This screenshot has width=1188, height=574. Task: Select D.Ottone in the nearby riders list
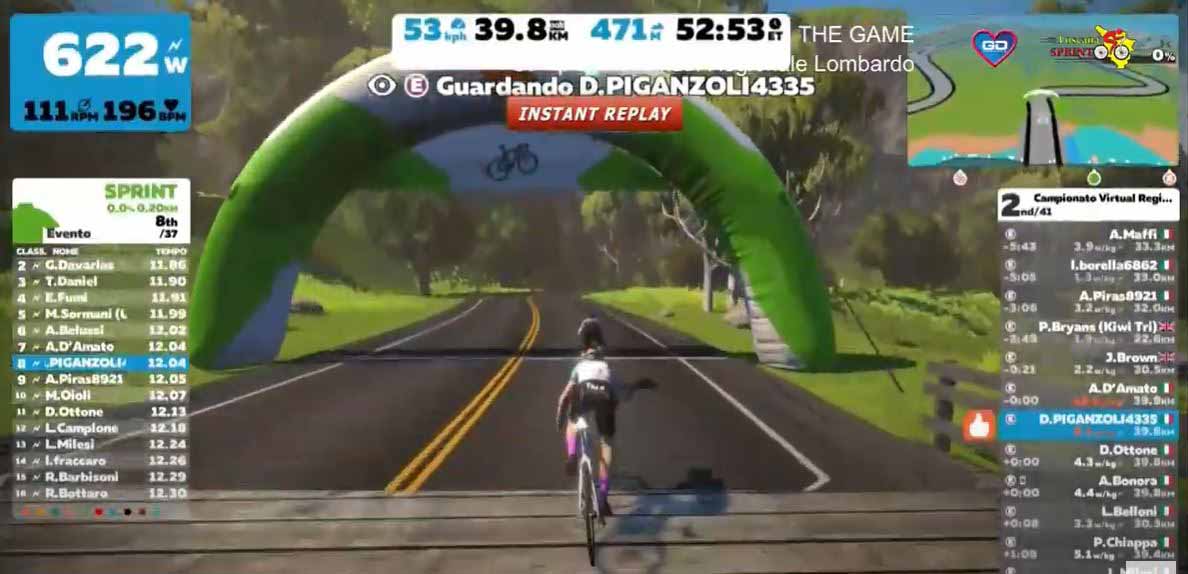[1088, 456]
